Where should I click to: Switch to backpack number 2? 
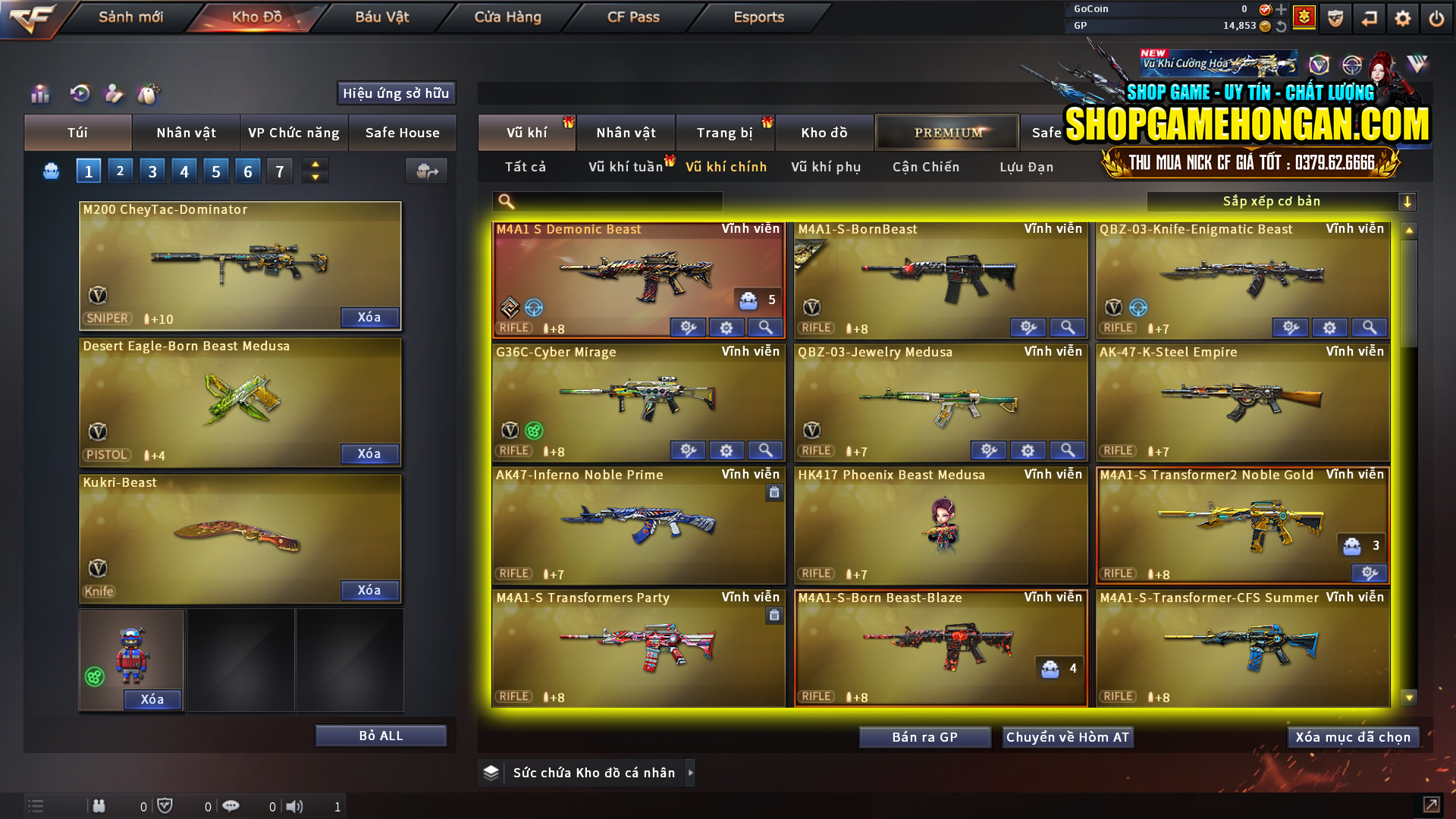click(120, 170)
